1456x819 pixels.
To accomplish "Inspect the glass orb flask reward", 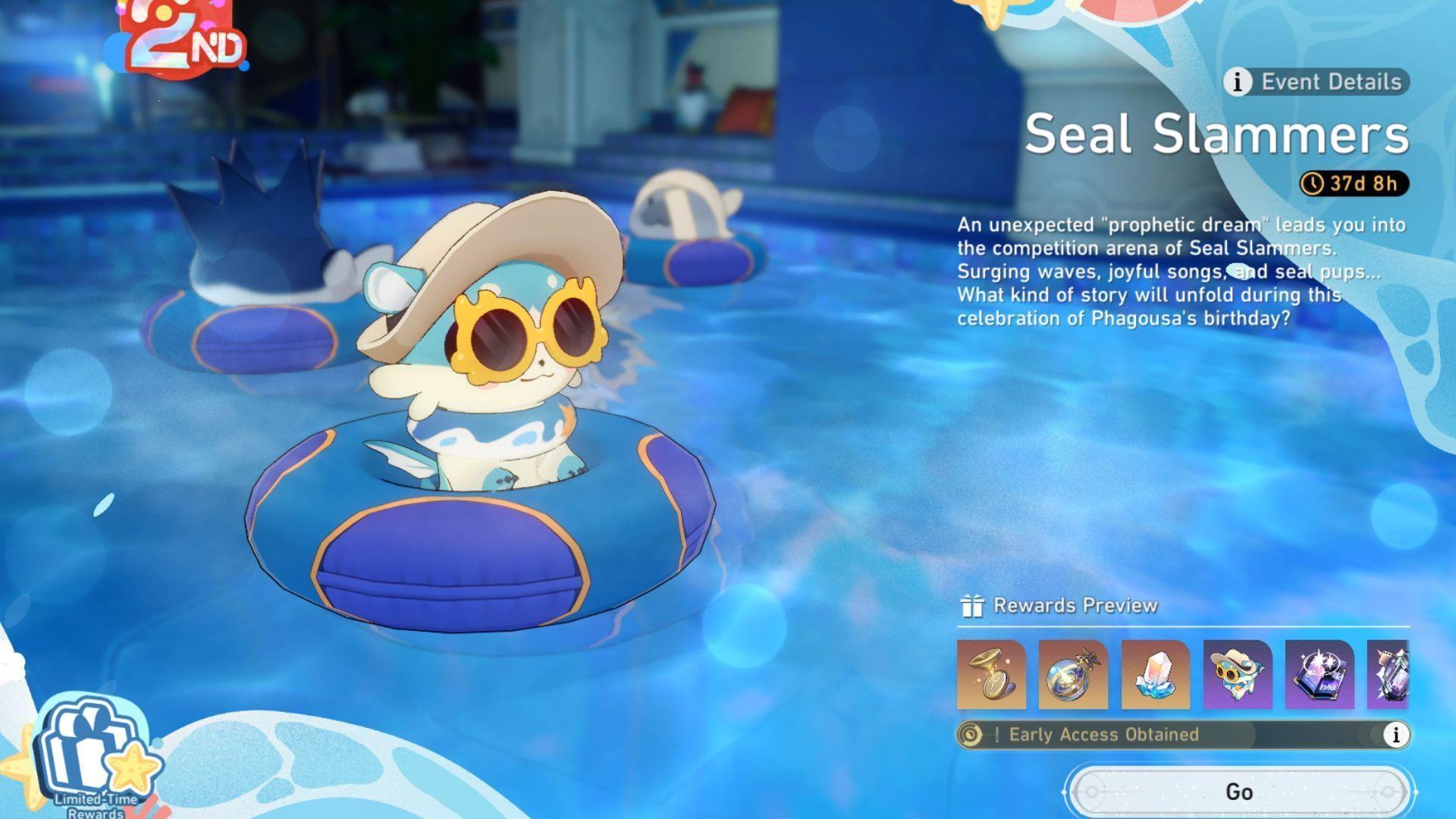I will (1073, 675).
